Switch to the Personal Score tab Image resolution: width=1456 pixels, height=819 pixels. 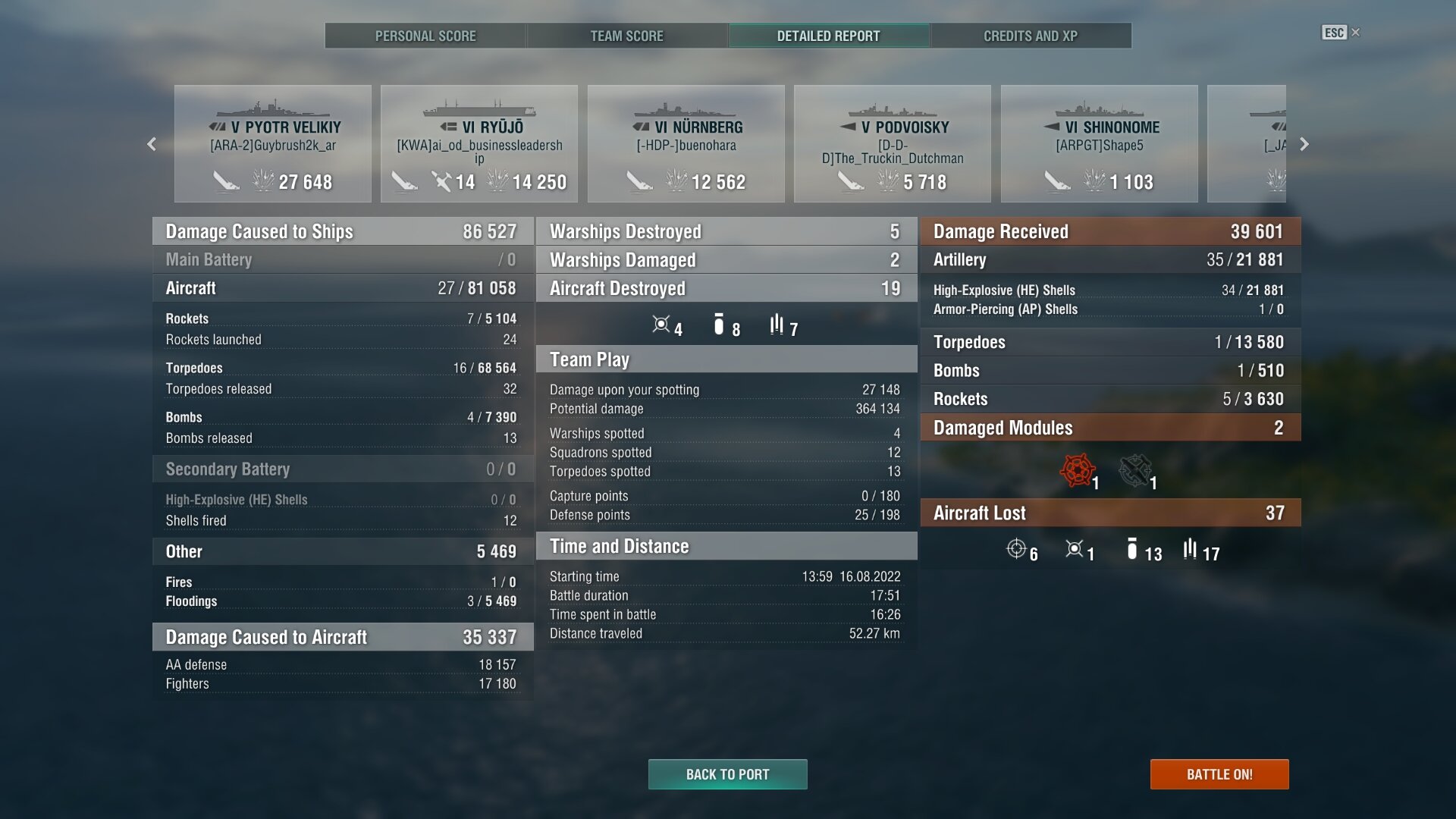click(x=425, y=36)
